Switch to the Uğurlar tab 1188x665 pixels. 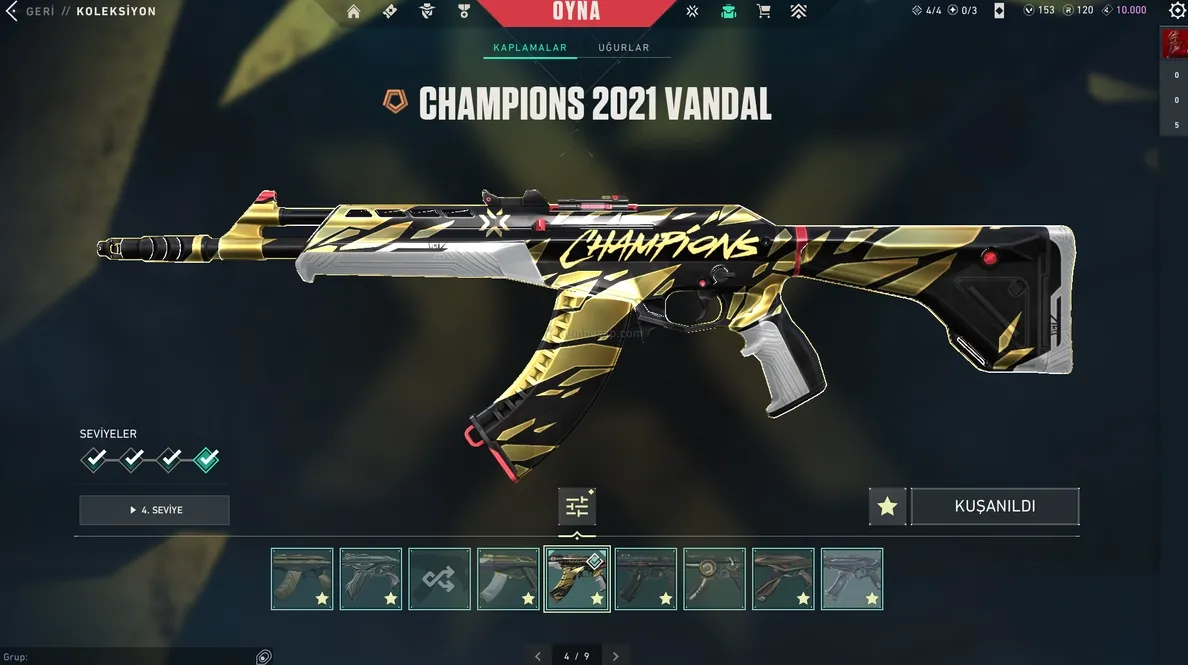[623, 47]
